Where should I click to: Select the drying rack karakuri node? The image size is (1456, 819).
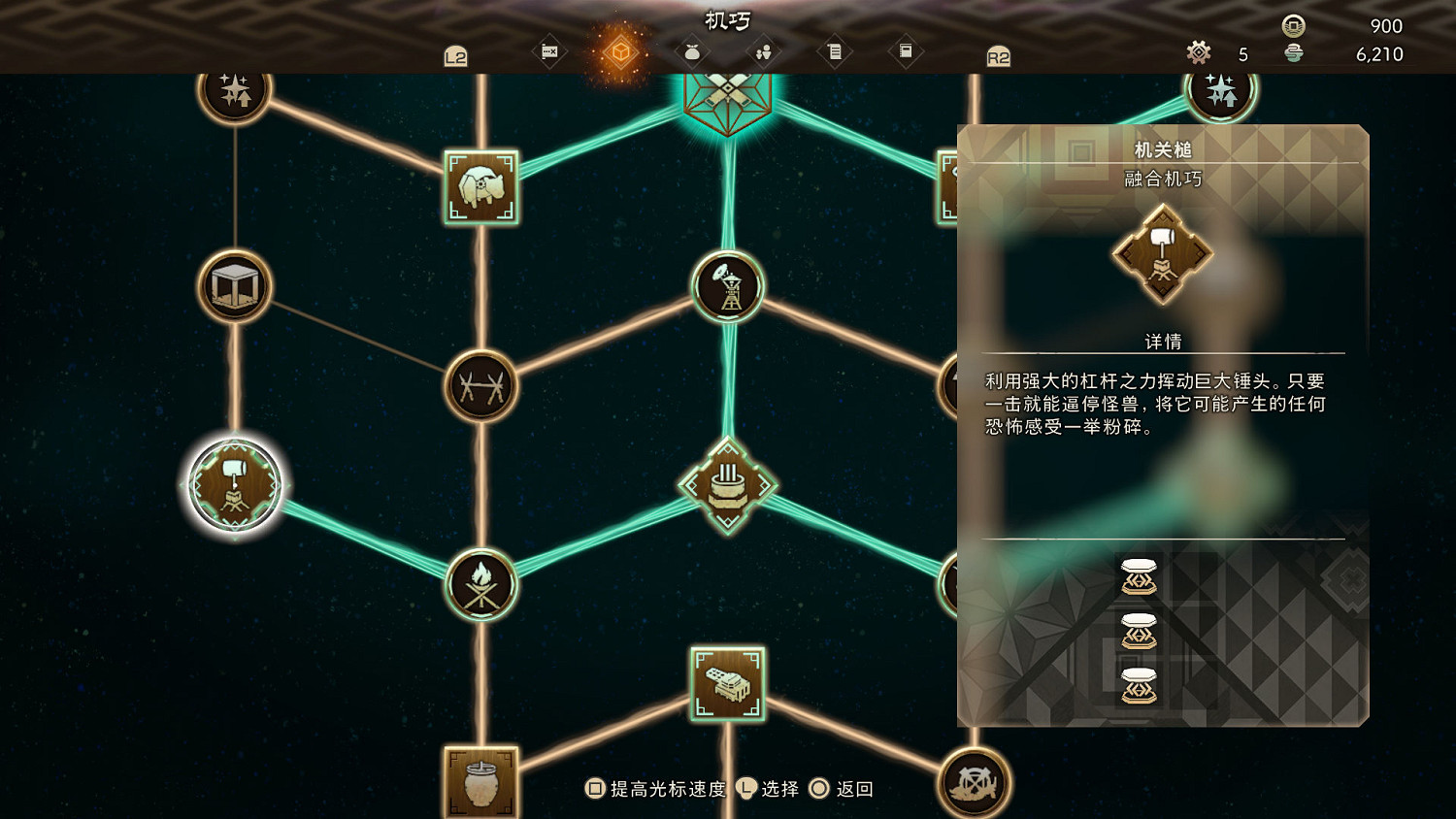480,386
